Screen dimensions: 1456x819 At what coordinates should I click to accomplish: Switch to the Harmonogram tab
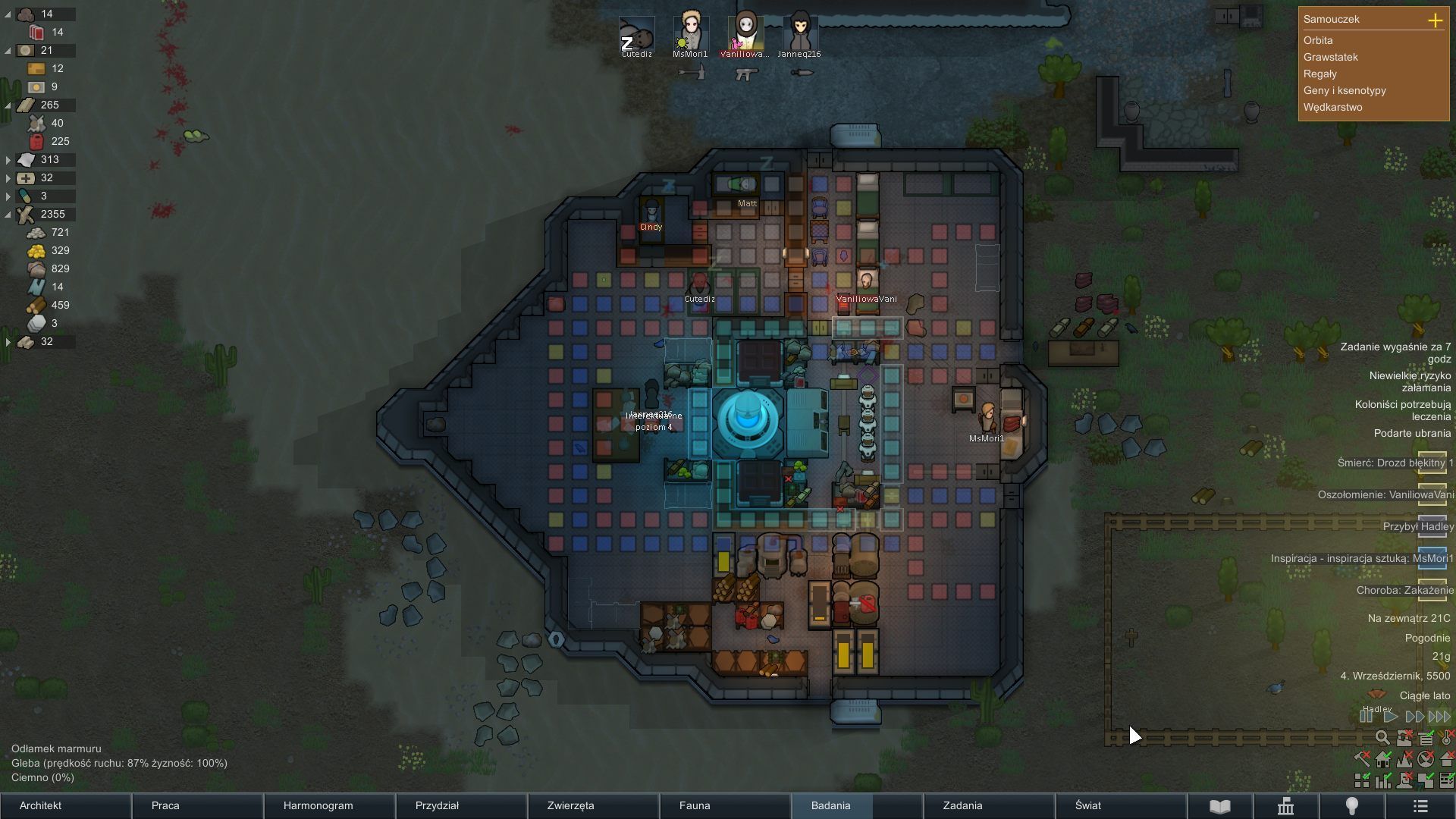pos(318,805)
